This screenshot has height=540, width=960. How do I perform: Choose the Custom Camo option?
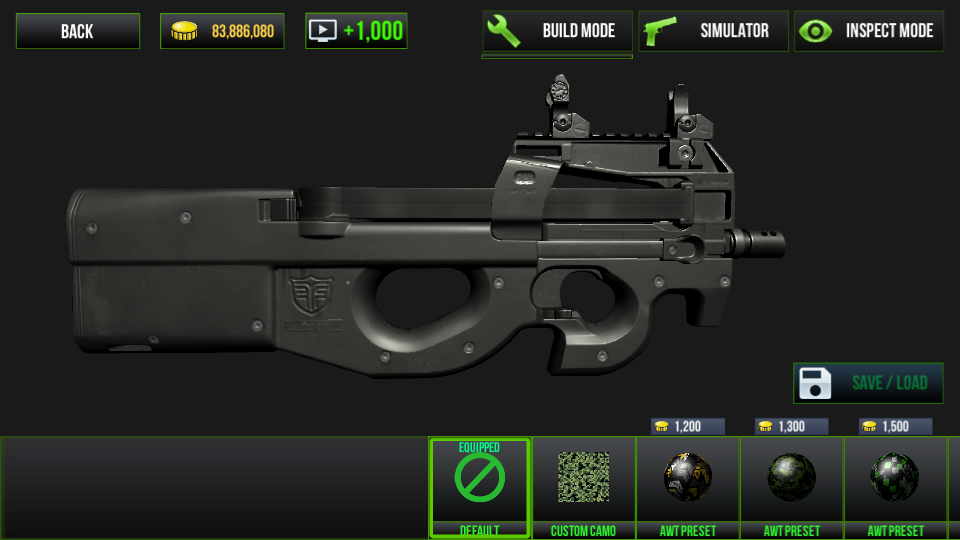coord(584,487)
